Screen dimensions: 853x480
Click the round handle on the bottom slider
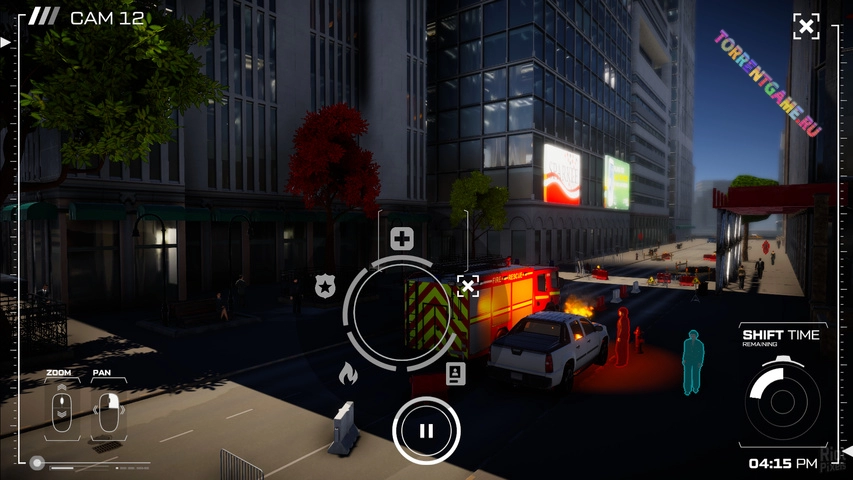point(37,463)
